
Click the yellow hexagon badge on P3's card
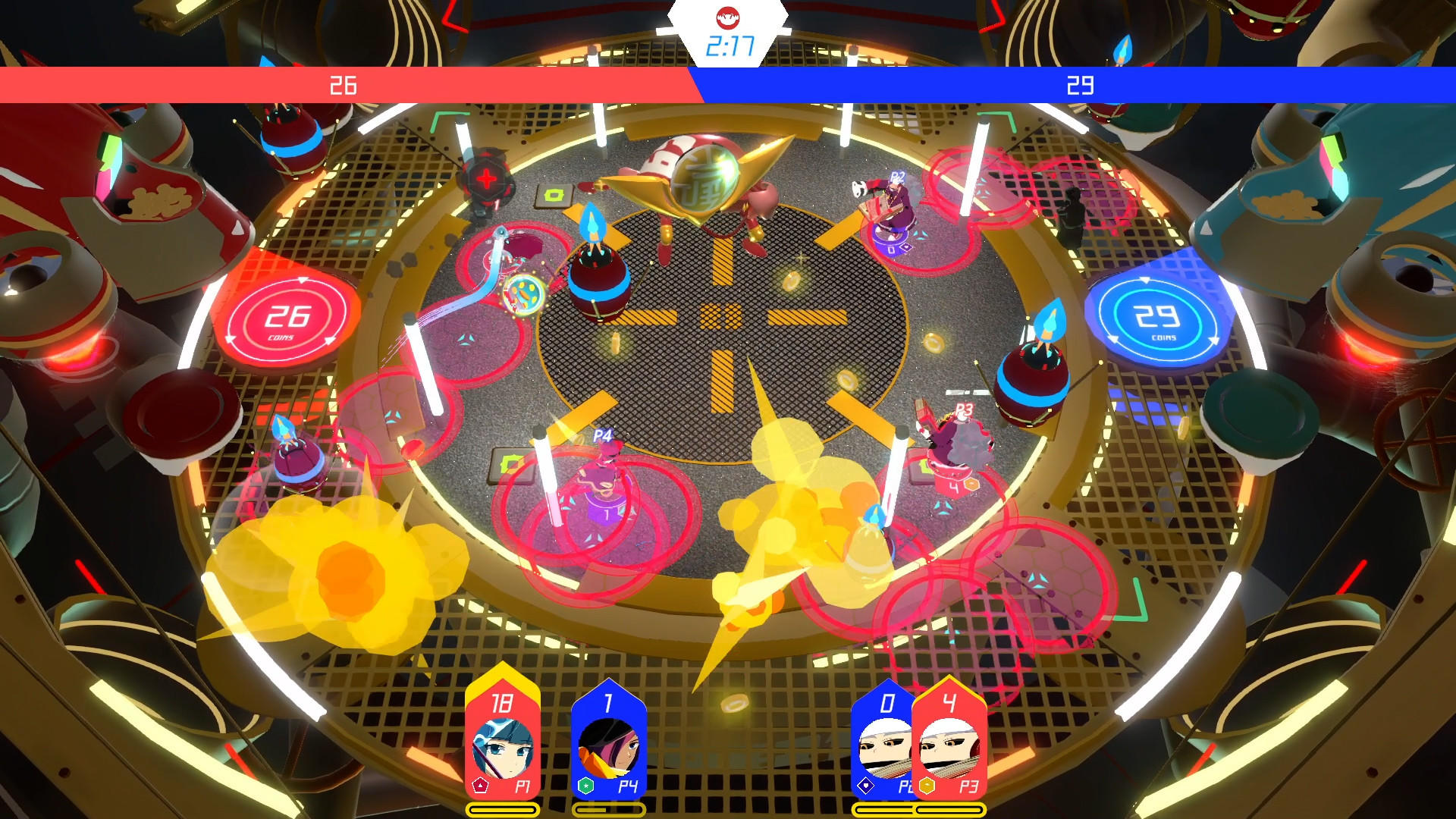[x=927, y=785]
